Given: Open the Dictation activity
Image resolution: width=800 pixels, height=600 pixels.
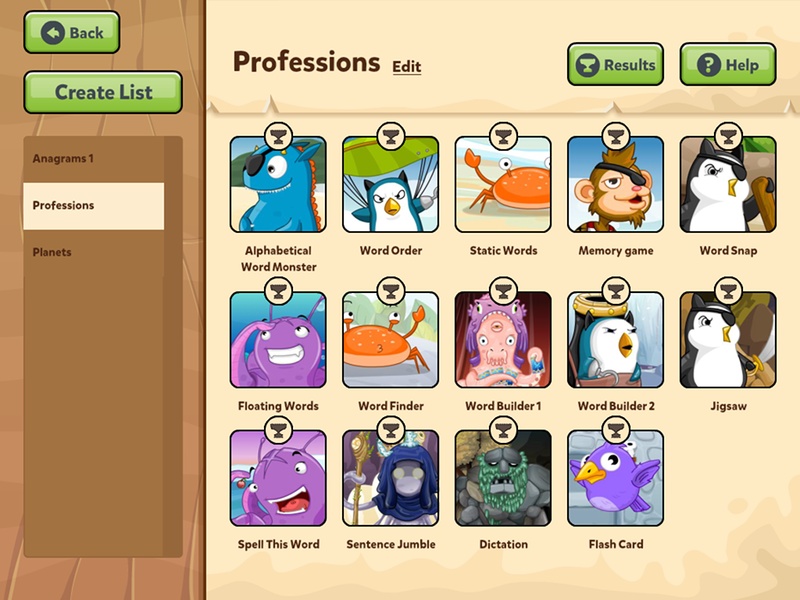Looking at the screenshot, I should [503, 478].
